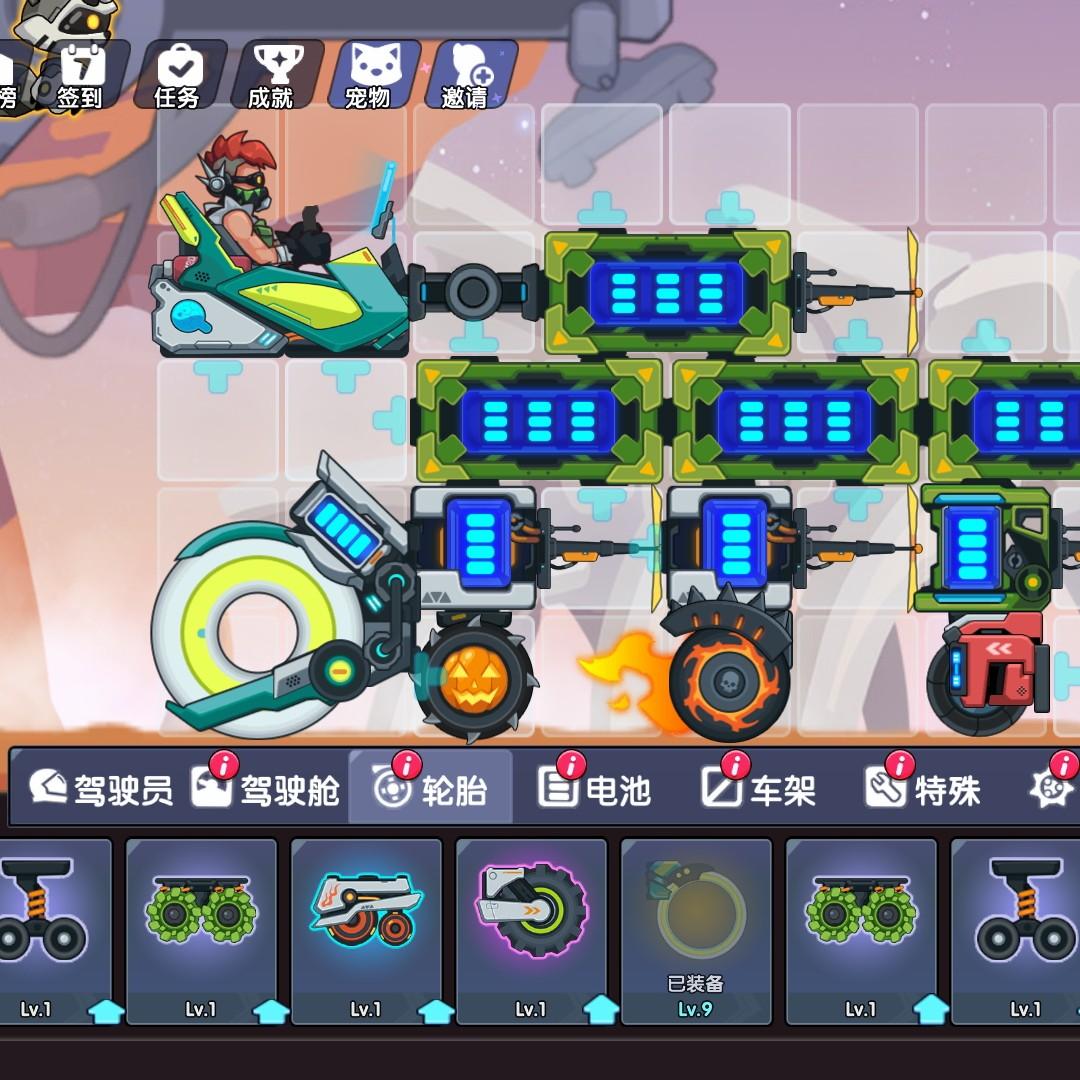Select the 轮胎 tires tab
This screenshot has height=1080, width=1080.
431,789
